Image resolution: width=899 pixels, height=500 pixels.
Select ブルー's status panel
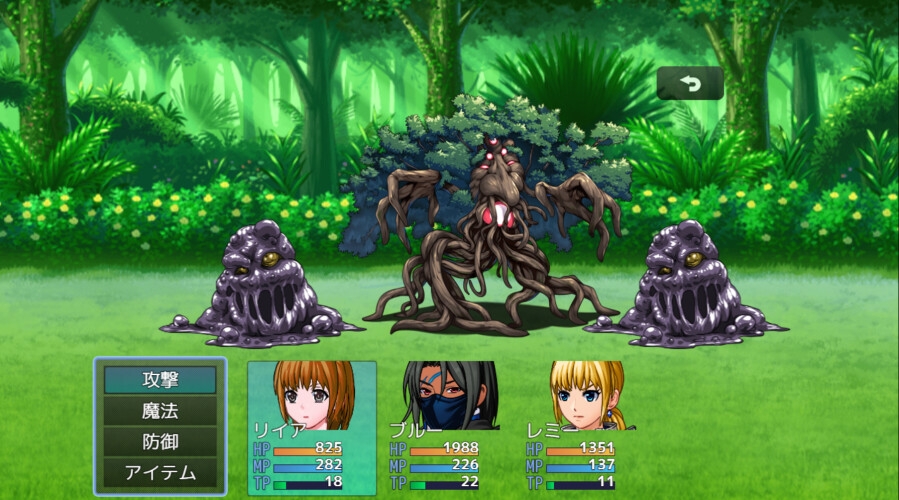(x=449, y=428)
